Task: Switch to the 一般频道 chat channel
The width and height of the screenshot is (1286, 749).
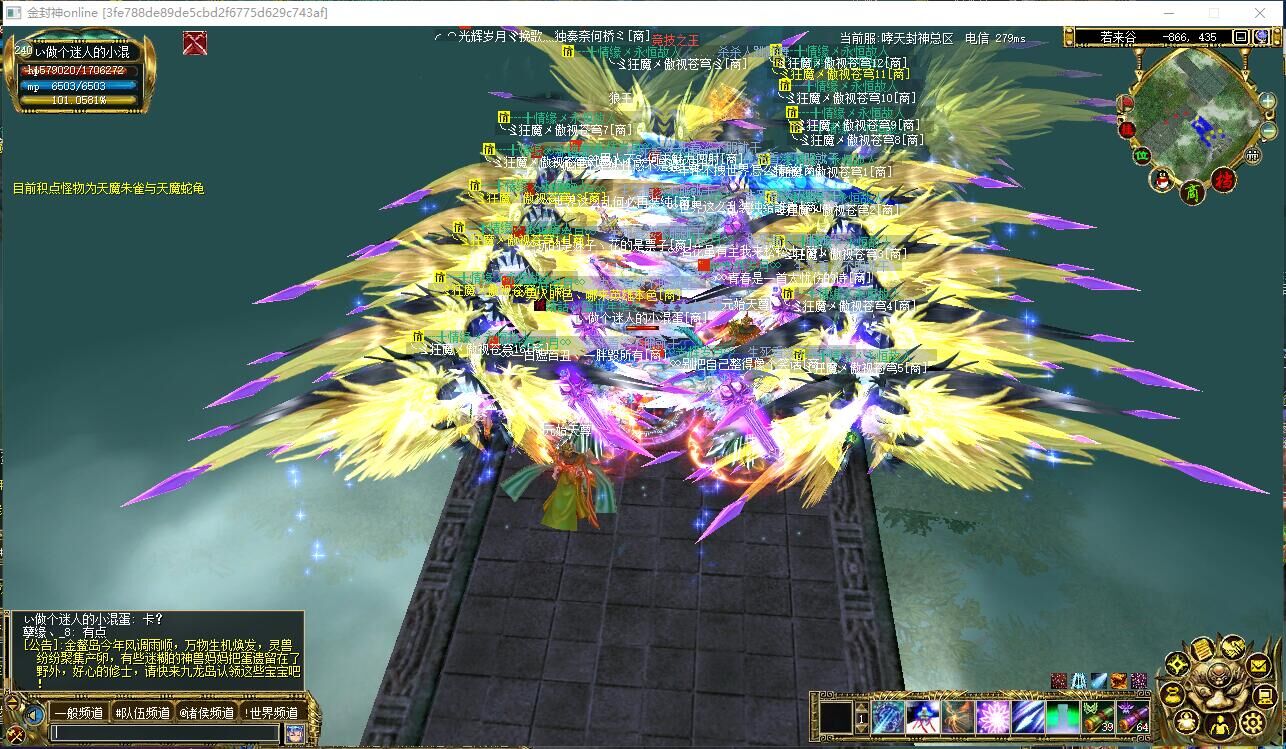Action: (79, 713)
